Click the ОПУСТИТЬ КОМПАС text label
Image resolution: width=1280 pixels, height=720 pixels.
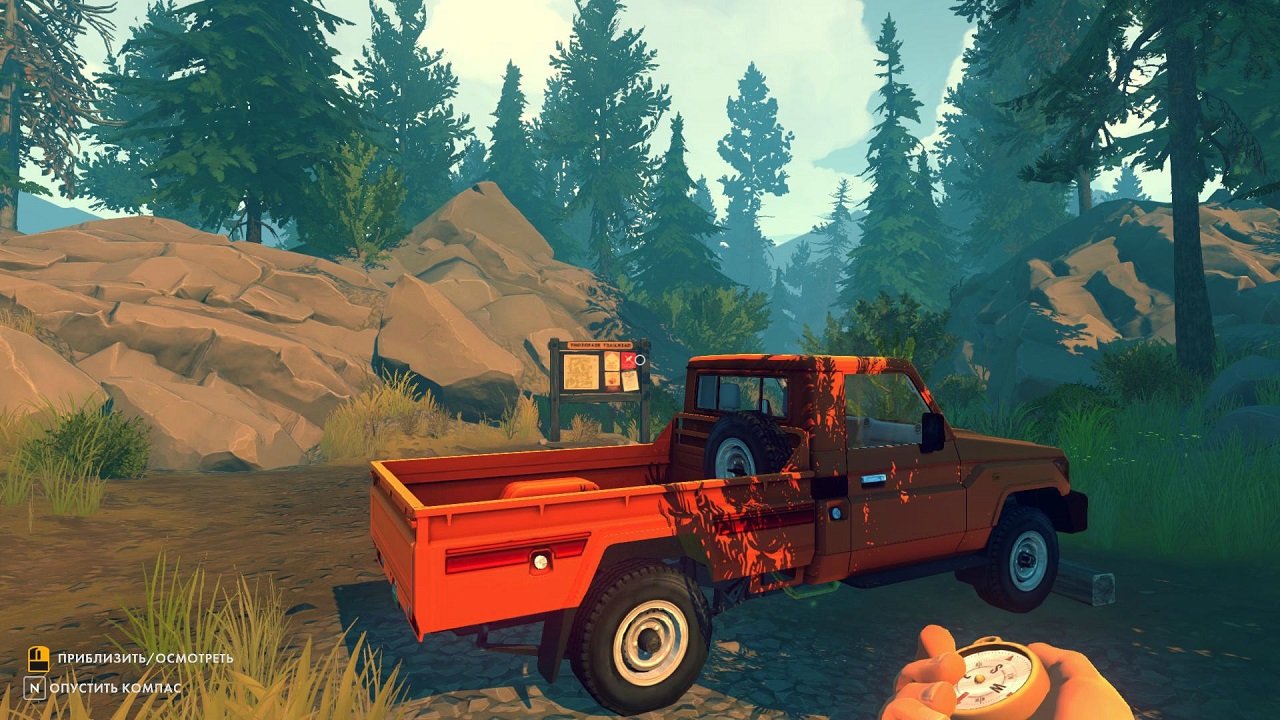point(120,690)
